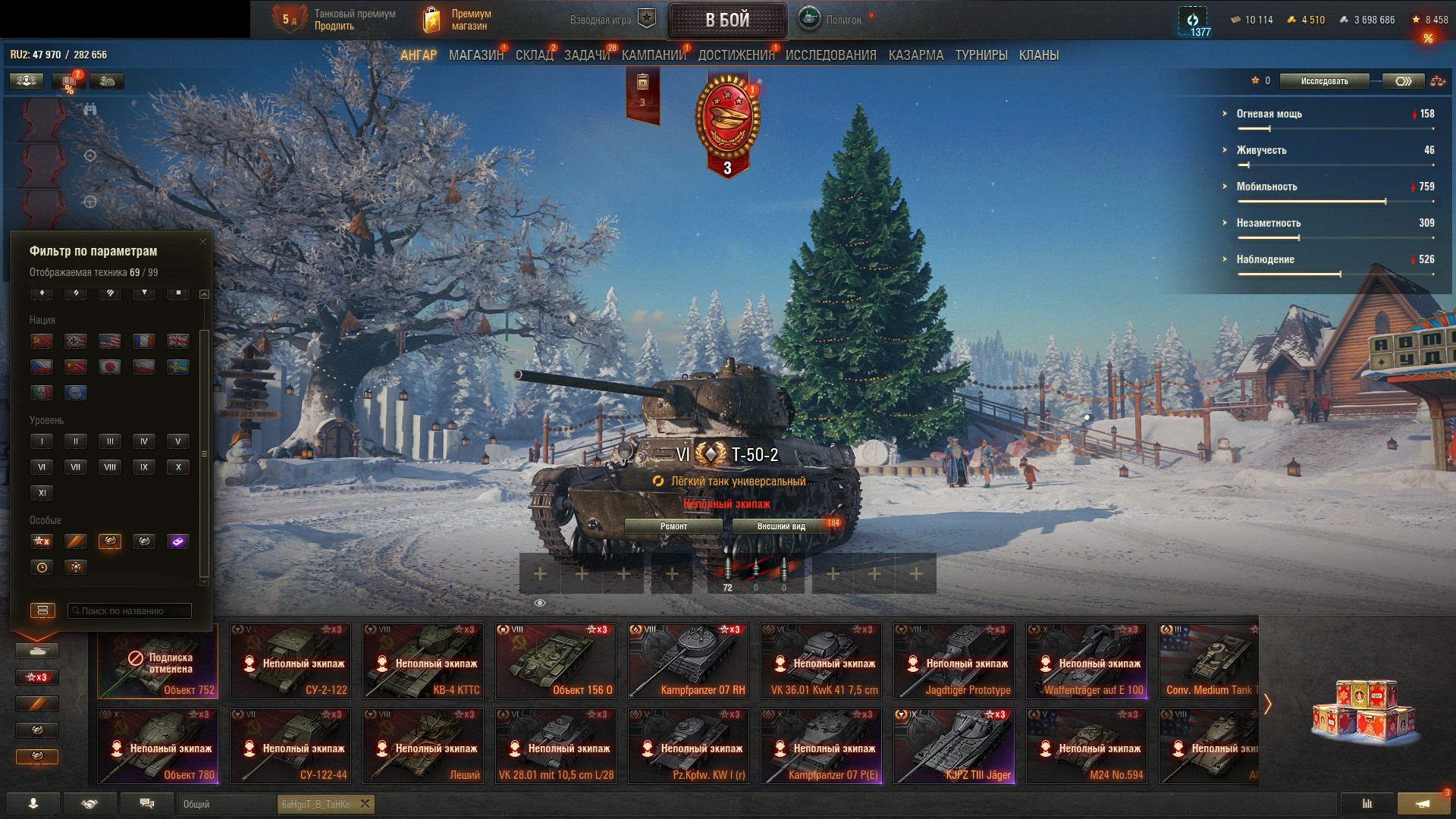1456x819 pixels.
Task: Click the Ремонт button
Action: (x=673, y=526)
